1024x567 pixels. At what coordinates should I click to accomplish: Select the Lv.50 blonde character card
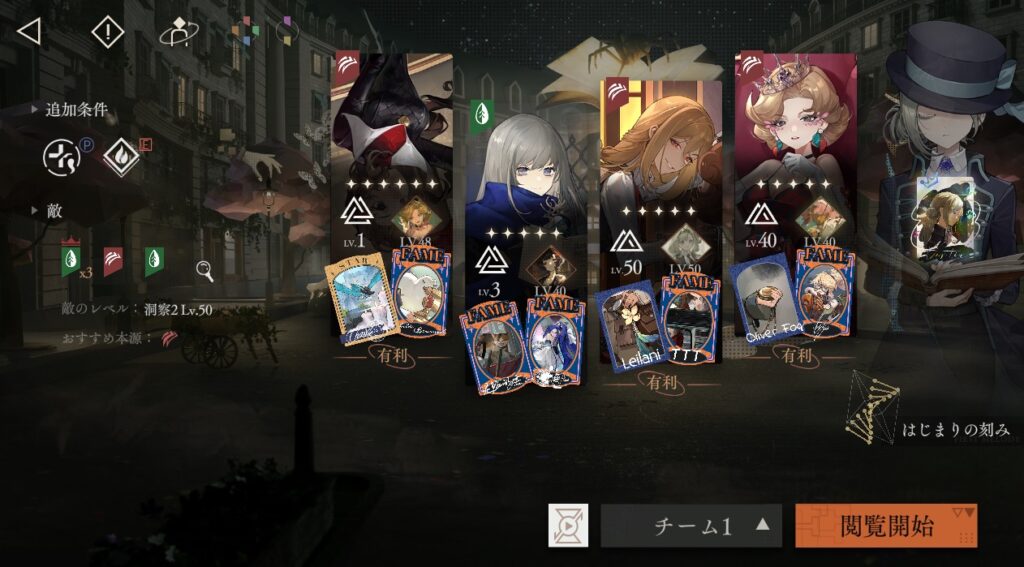[x=660, y=150]
